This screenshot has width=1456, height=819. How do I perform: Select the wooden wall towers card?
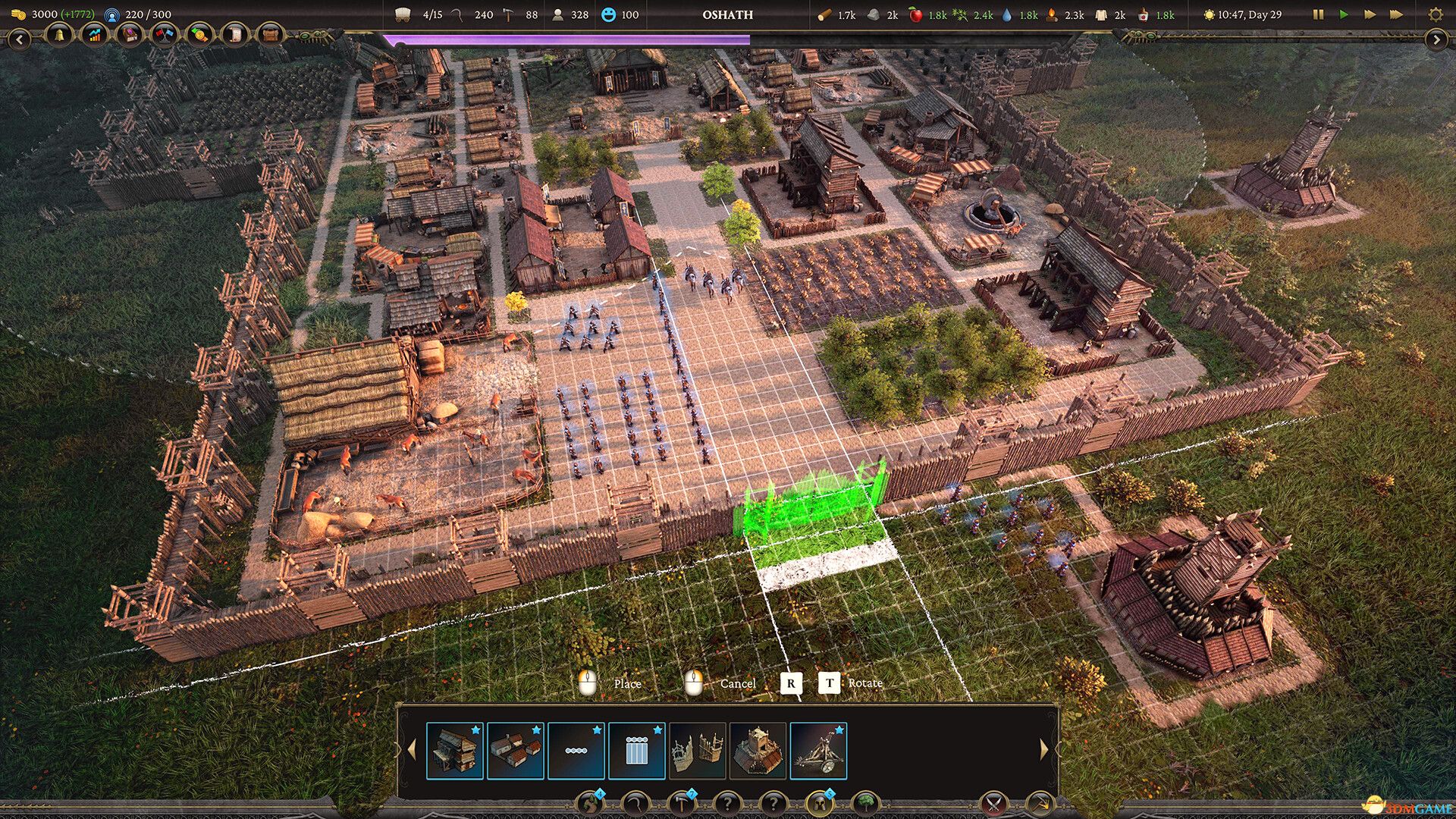(x=697, y=751)
